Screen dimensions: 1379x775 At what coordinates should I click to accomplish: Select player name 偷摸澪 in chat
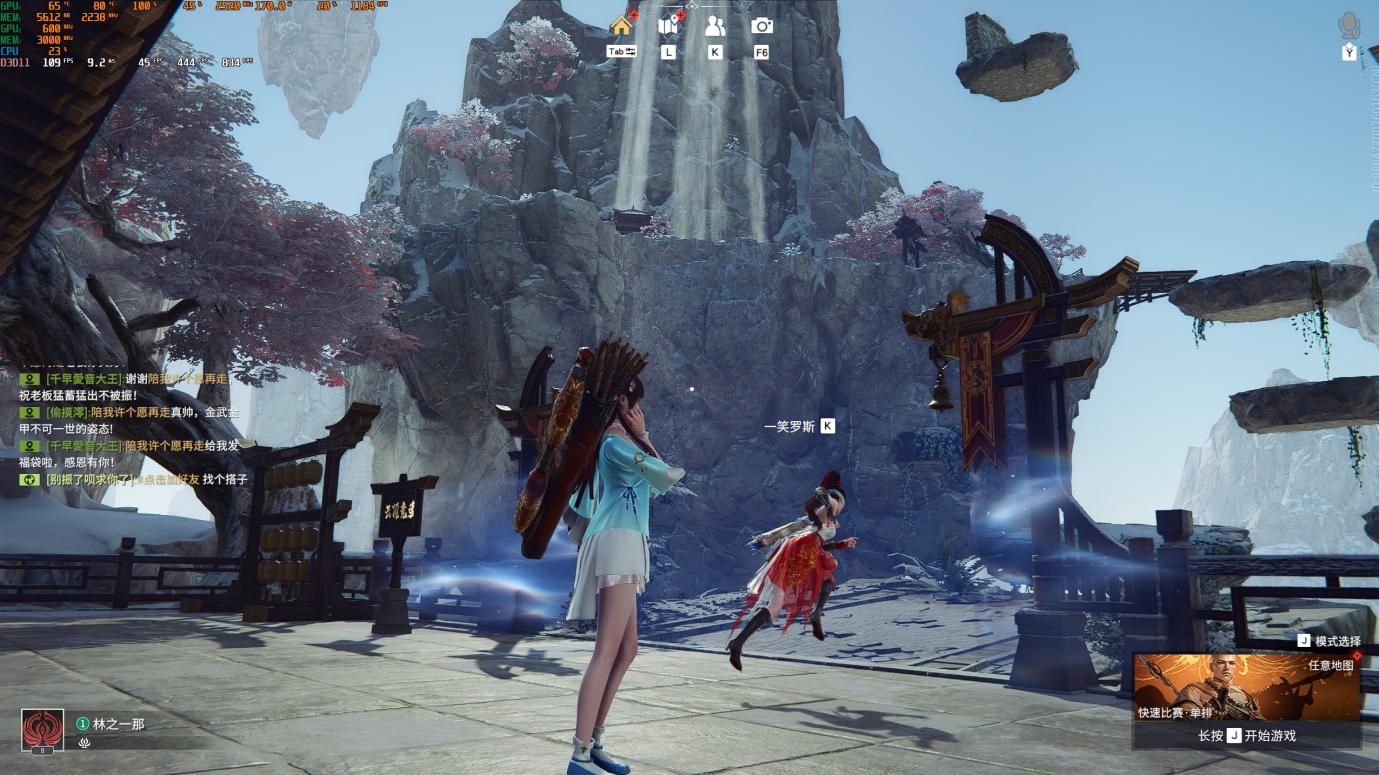tap(67, 412)
